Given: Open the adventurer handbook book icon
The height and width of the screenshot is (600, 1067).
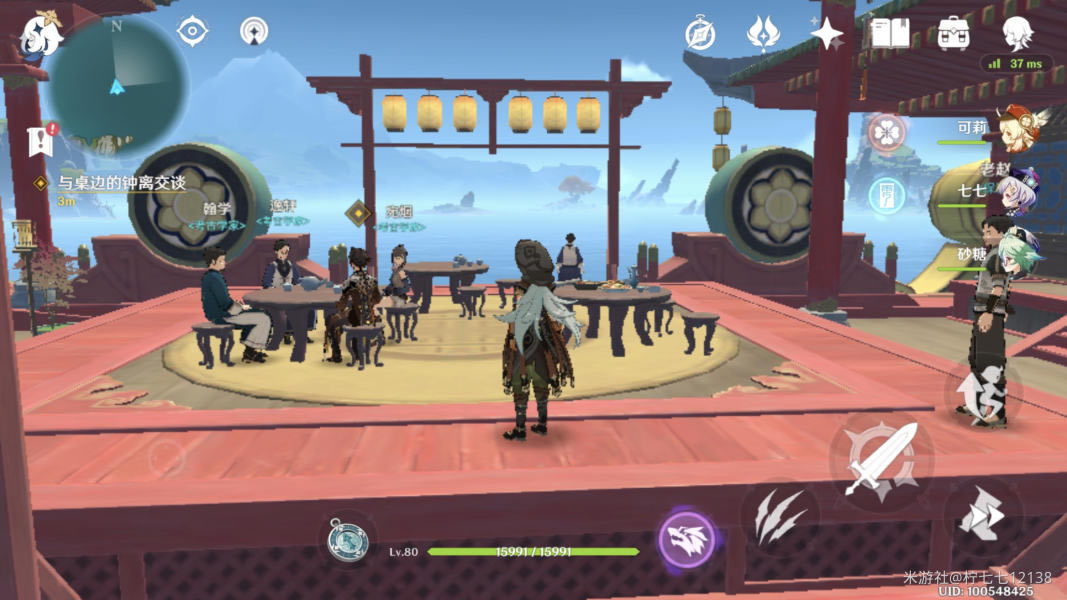Looking at the screenshot, I should [889, 33].
